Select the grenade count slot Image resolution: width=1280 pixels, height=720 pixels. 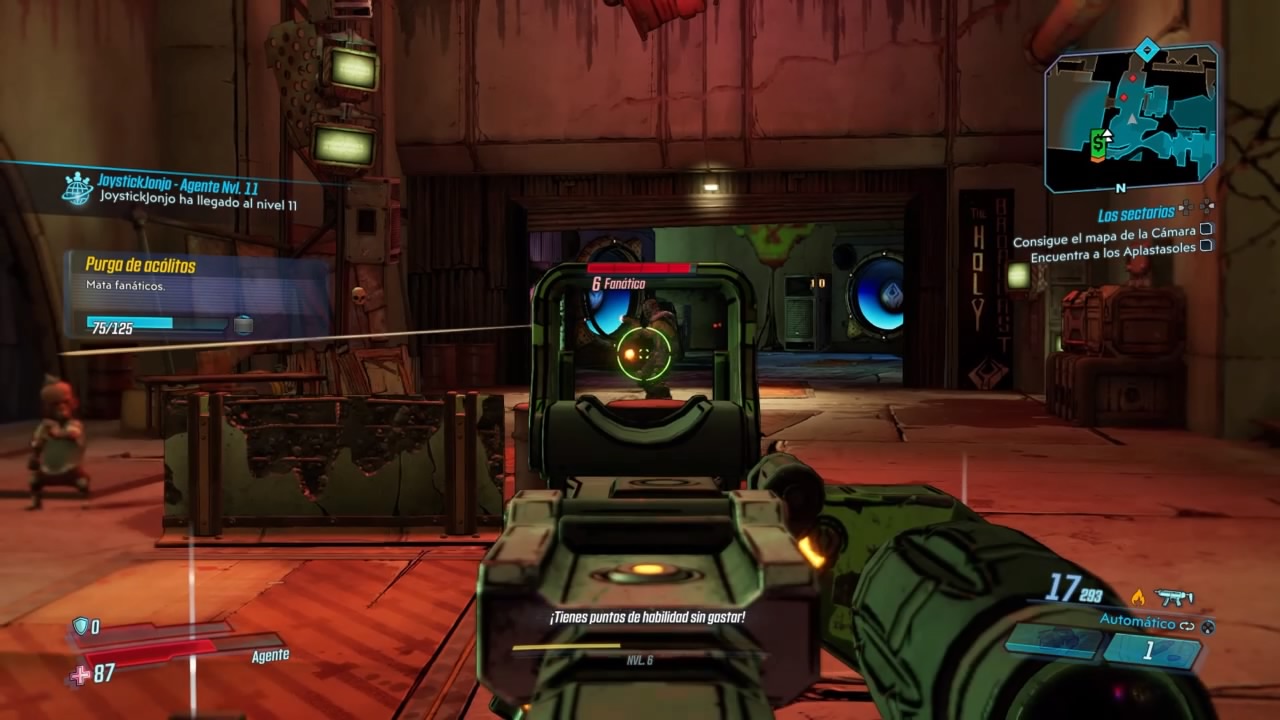point(1150,651)
